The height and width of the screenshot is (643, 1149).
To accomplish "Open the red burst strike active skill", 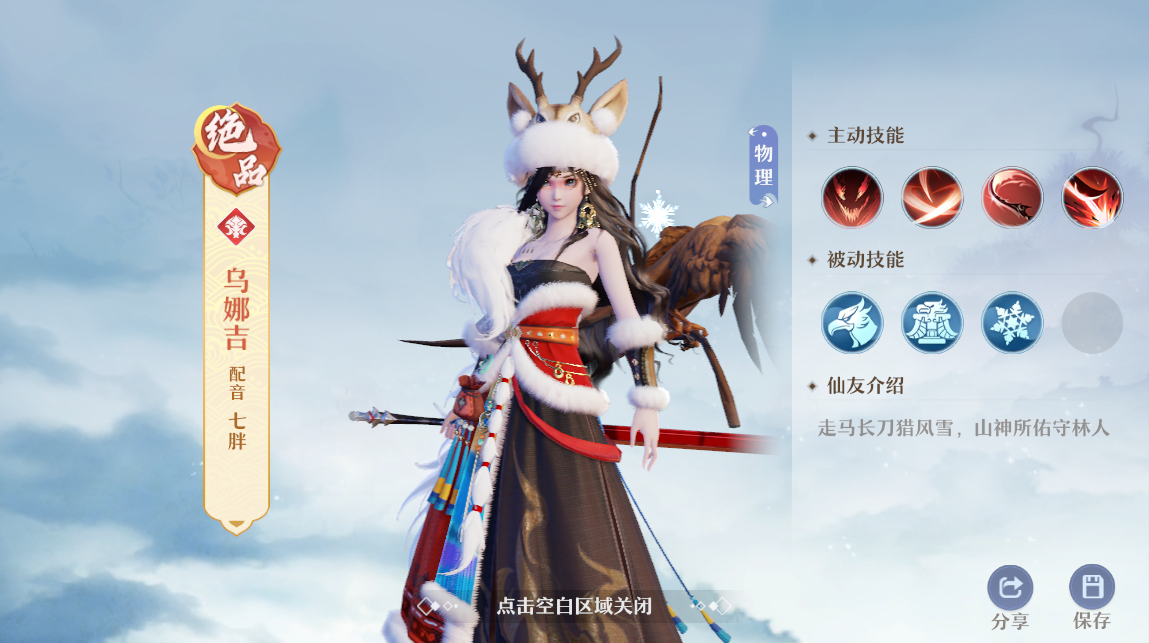I will point(1092,197).
